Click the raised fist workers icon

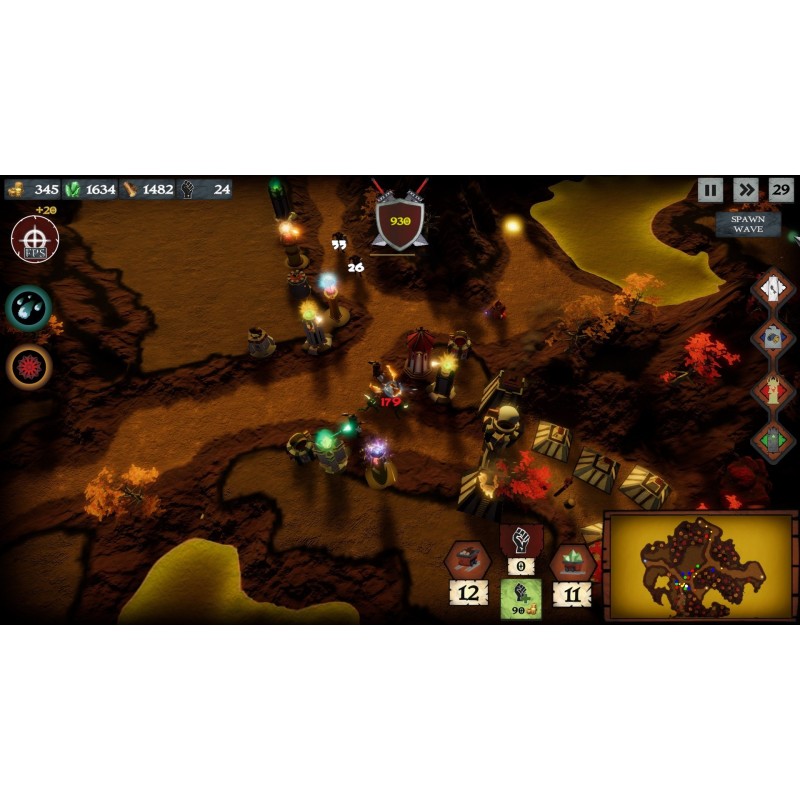coord(520,541)
